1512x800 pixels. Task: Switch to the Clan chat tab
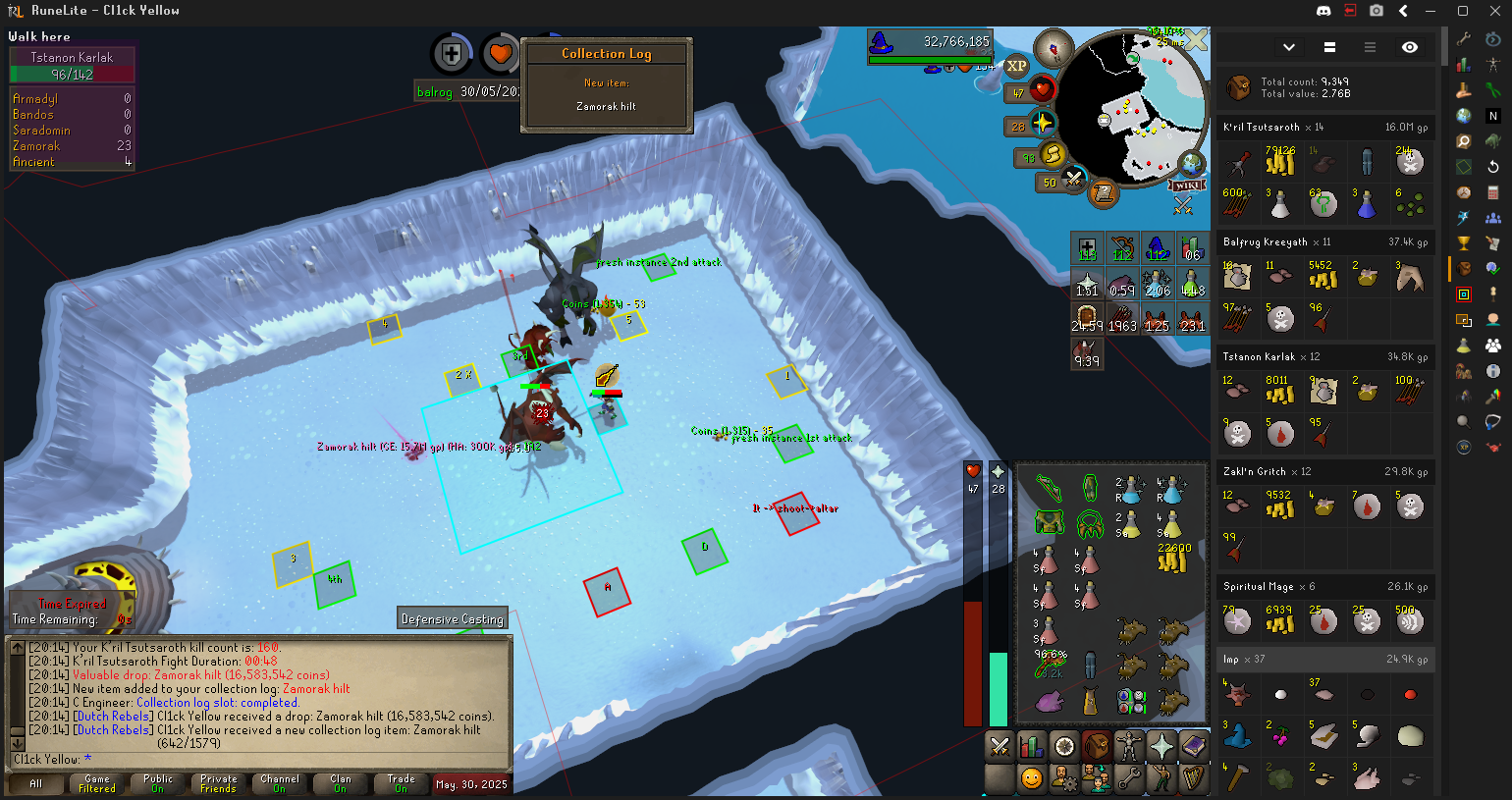[340, 783]
